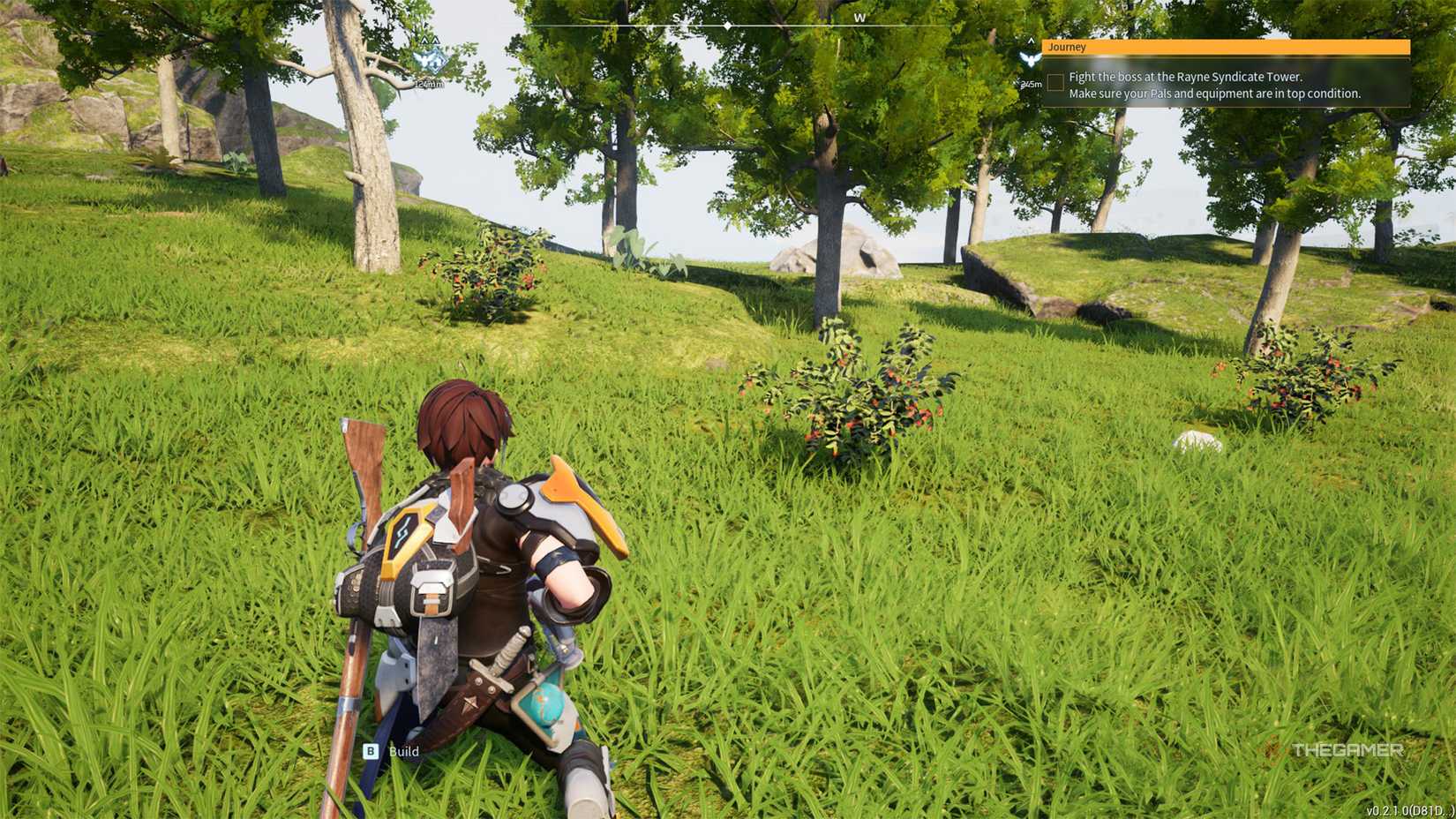
Task: Select the eagle icon beside the Journey panel
Action: tap(1031, 60)
